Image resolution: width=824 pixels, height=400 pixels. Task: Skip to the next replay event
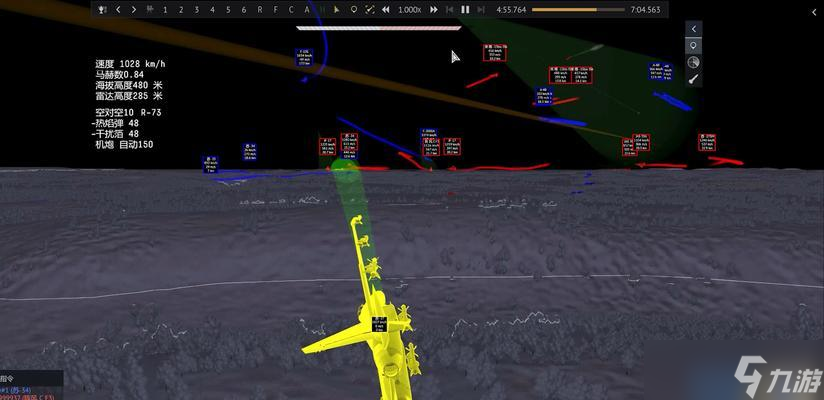(480, 9)
